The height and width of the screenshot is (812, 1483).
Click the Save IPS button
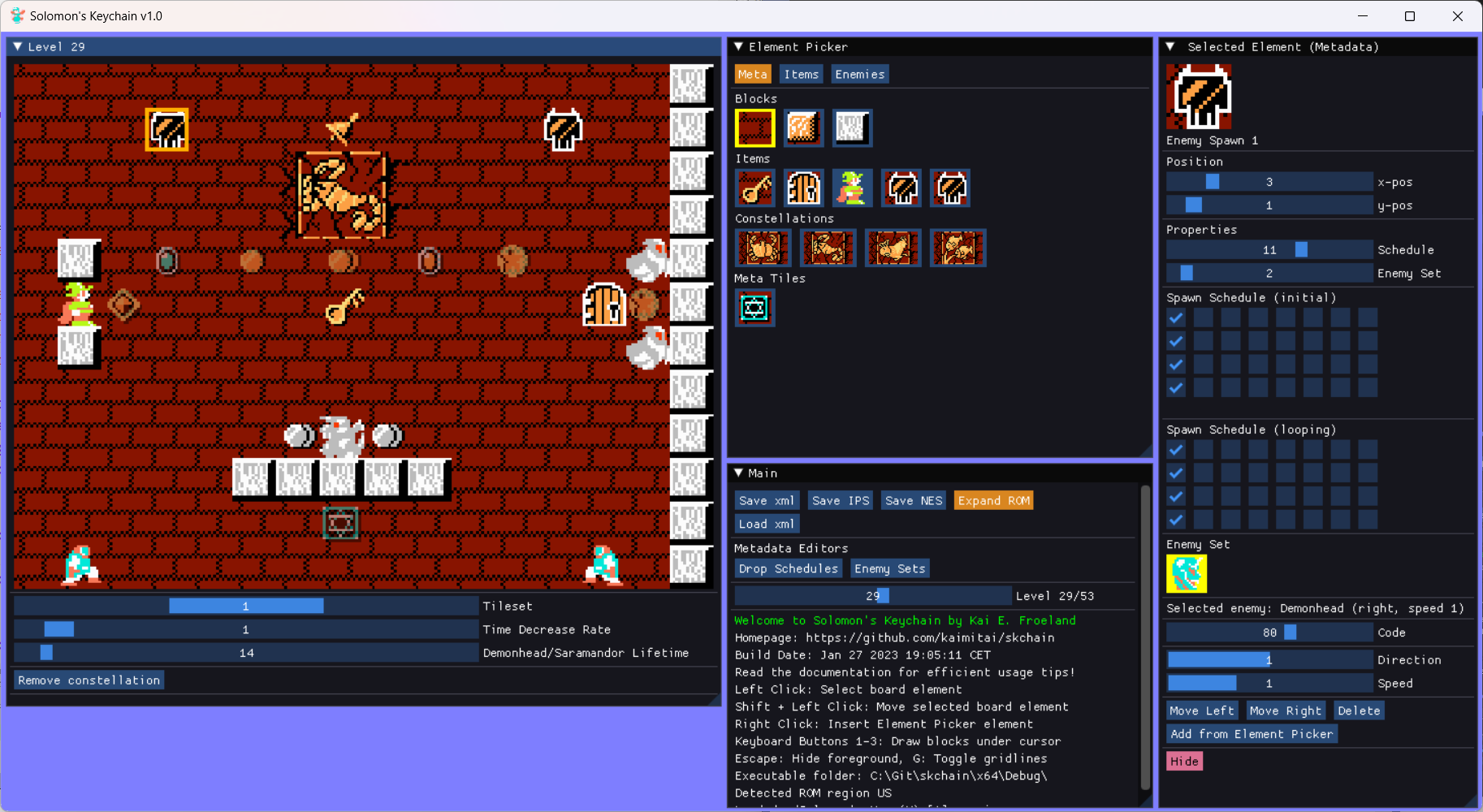click(841, 500)
